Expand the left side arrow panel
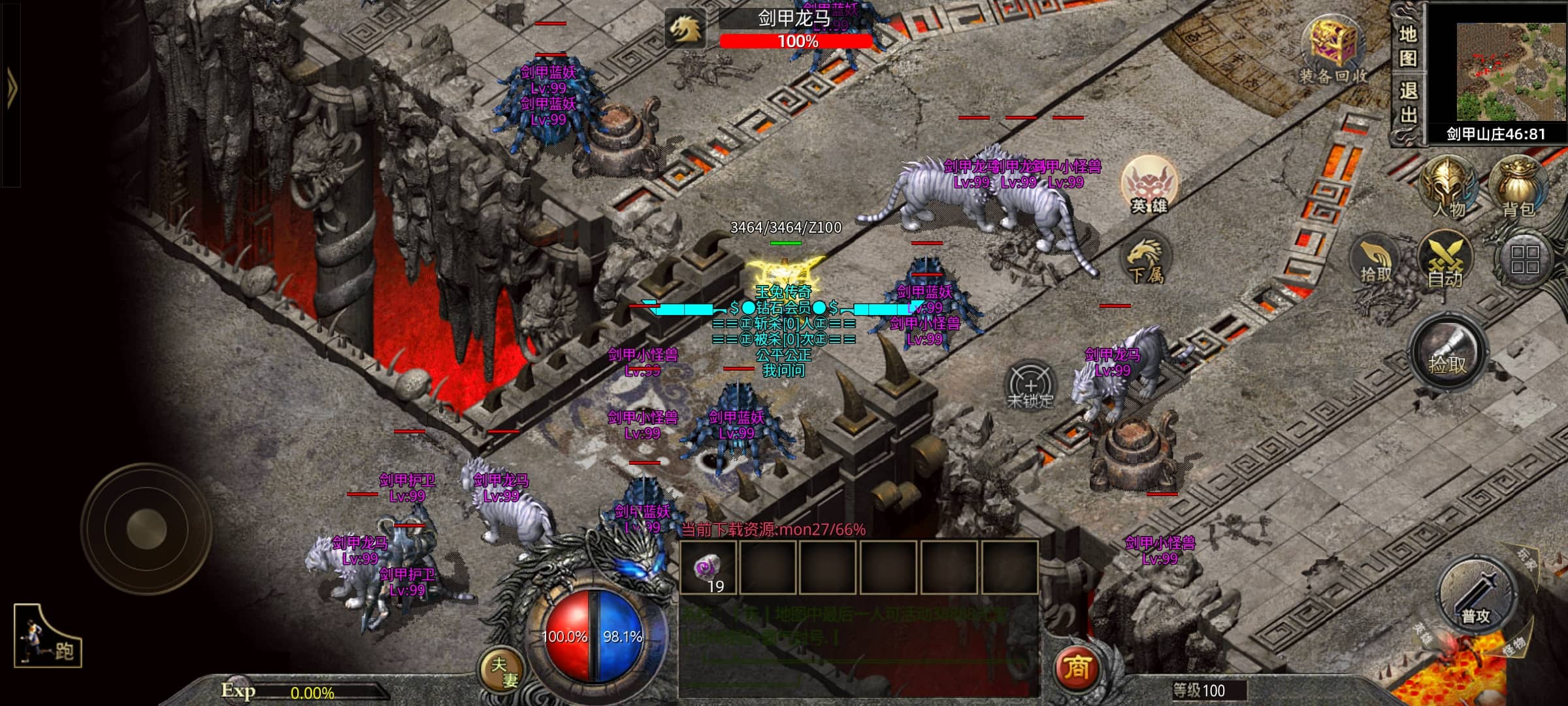Viewport: 1568px width, 706px height. (x=10, y=88)
